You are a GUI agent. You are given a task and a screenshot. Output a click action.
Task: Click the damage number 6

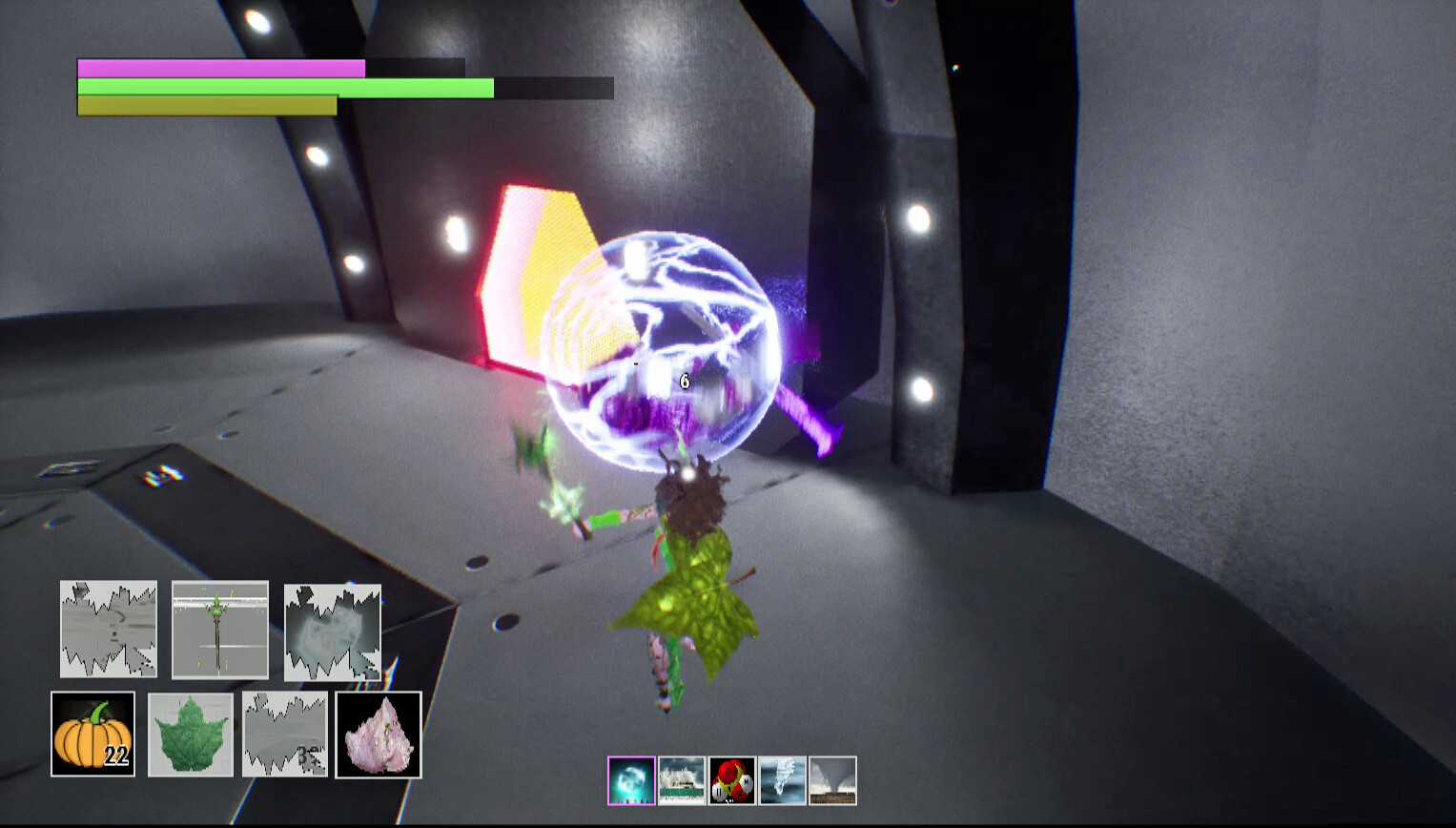click(683, 380)
